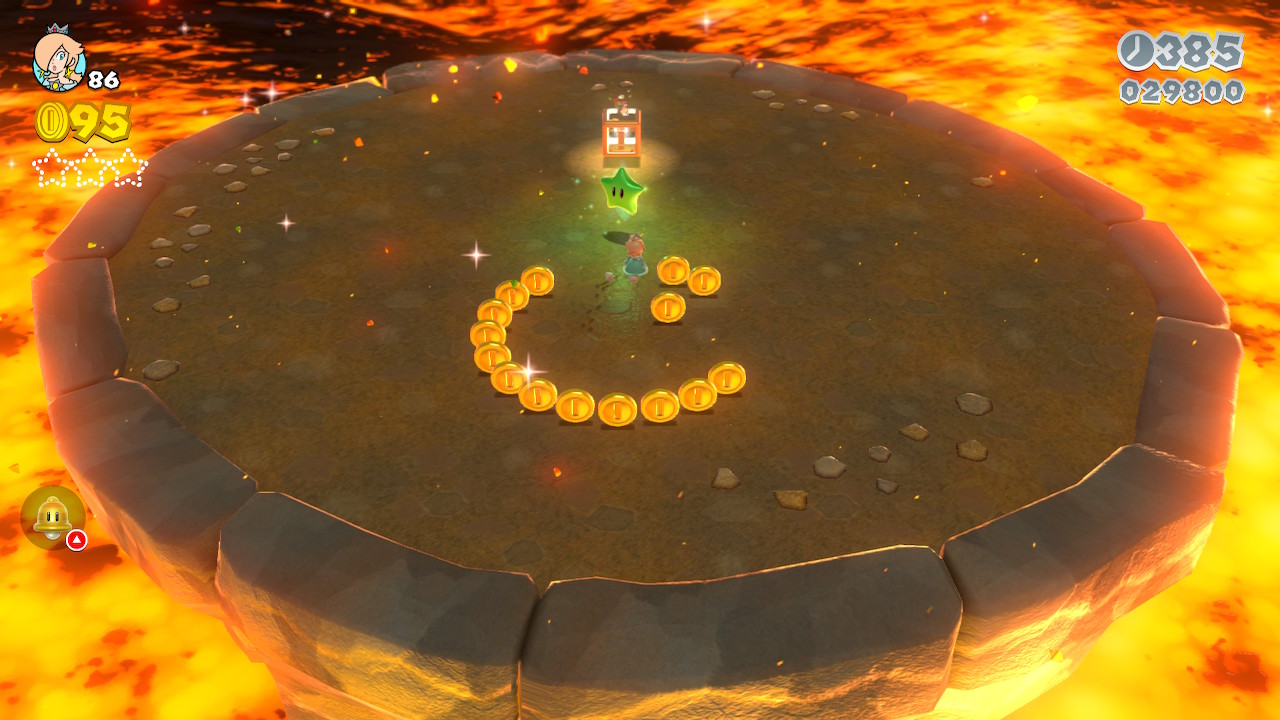This screenshot has height=720, width=1280.
Task: Click Rosalina's character portrait icon
Action: [x=59, y=60]
